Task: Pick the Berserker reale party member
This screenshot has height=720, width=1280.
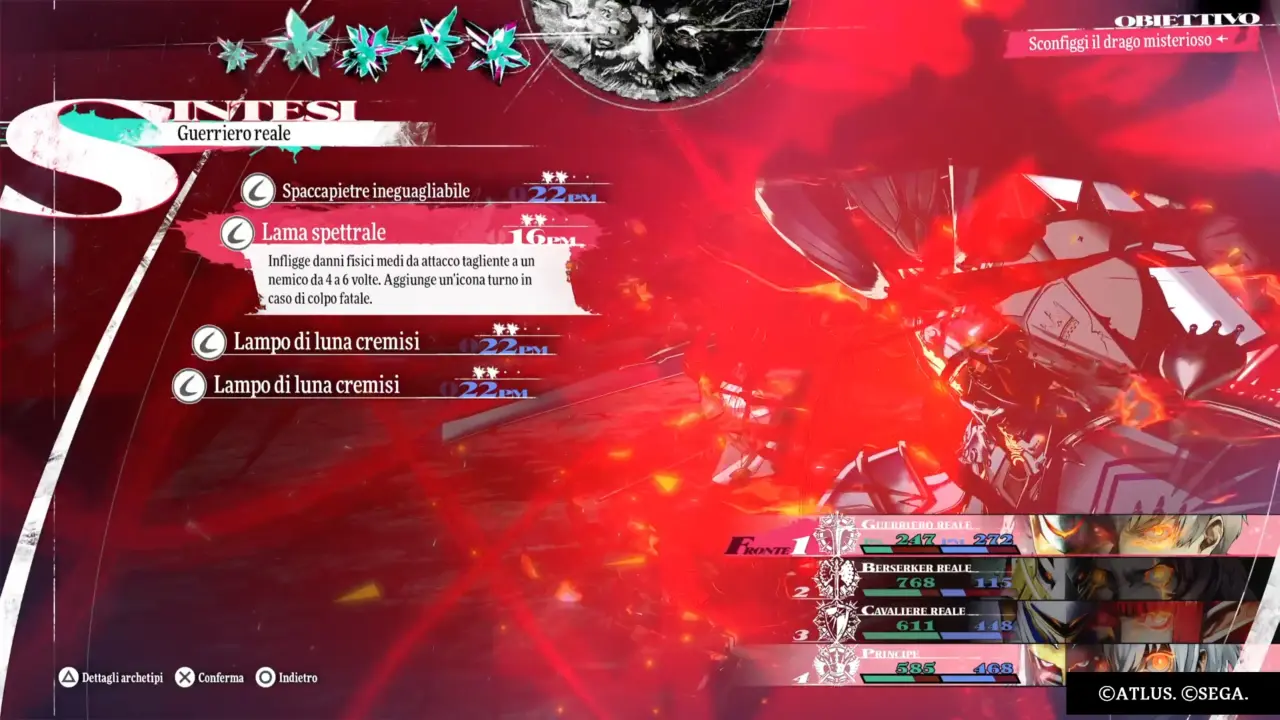Action: (1000, 578)
